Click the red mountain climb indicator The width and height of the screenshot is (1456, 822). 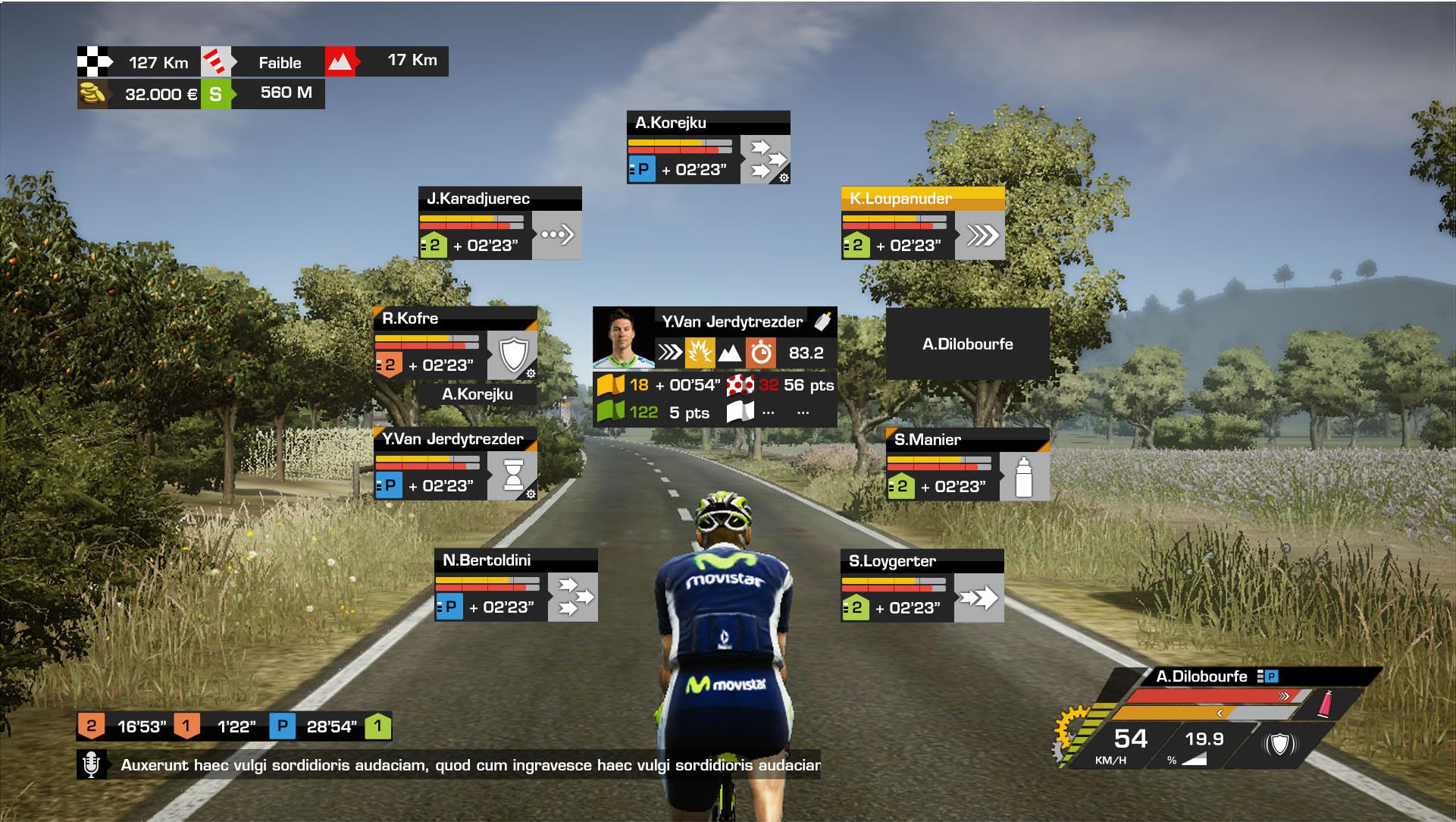pos(340,61)
